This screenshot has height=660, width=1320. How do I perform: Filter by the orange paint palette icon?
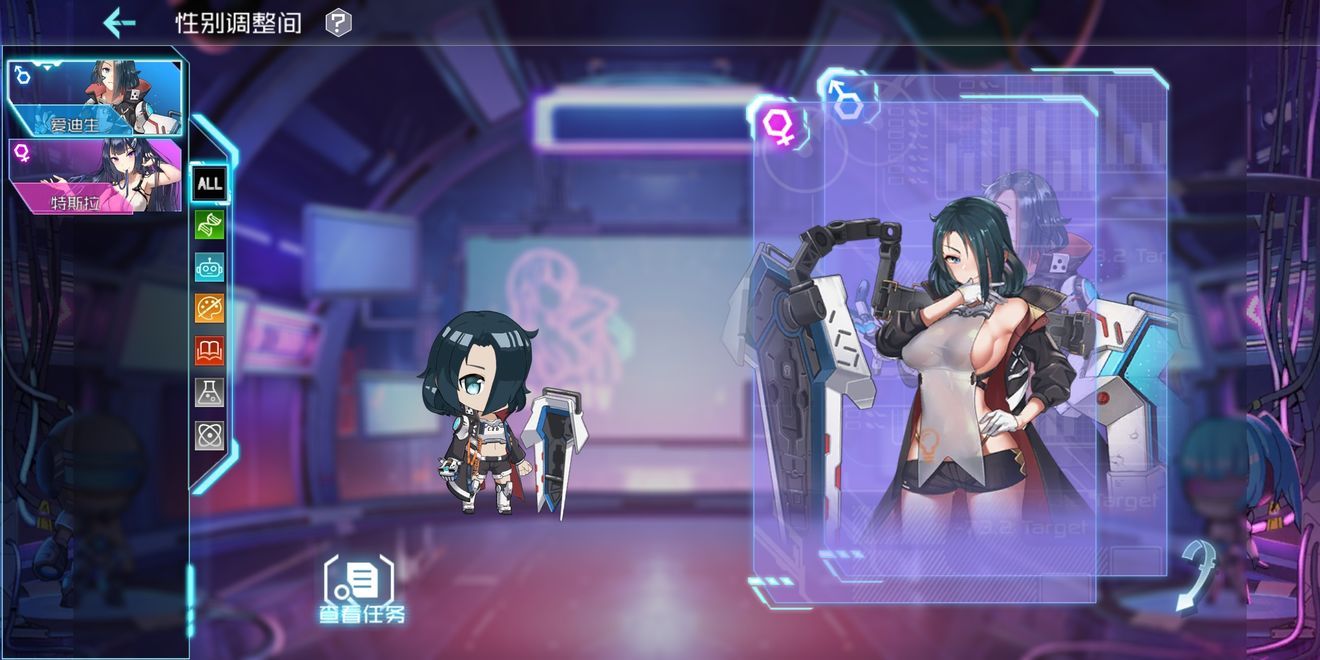tap(210, 309)
